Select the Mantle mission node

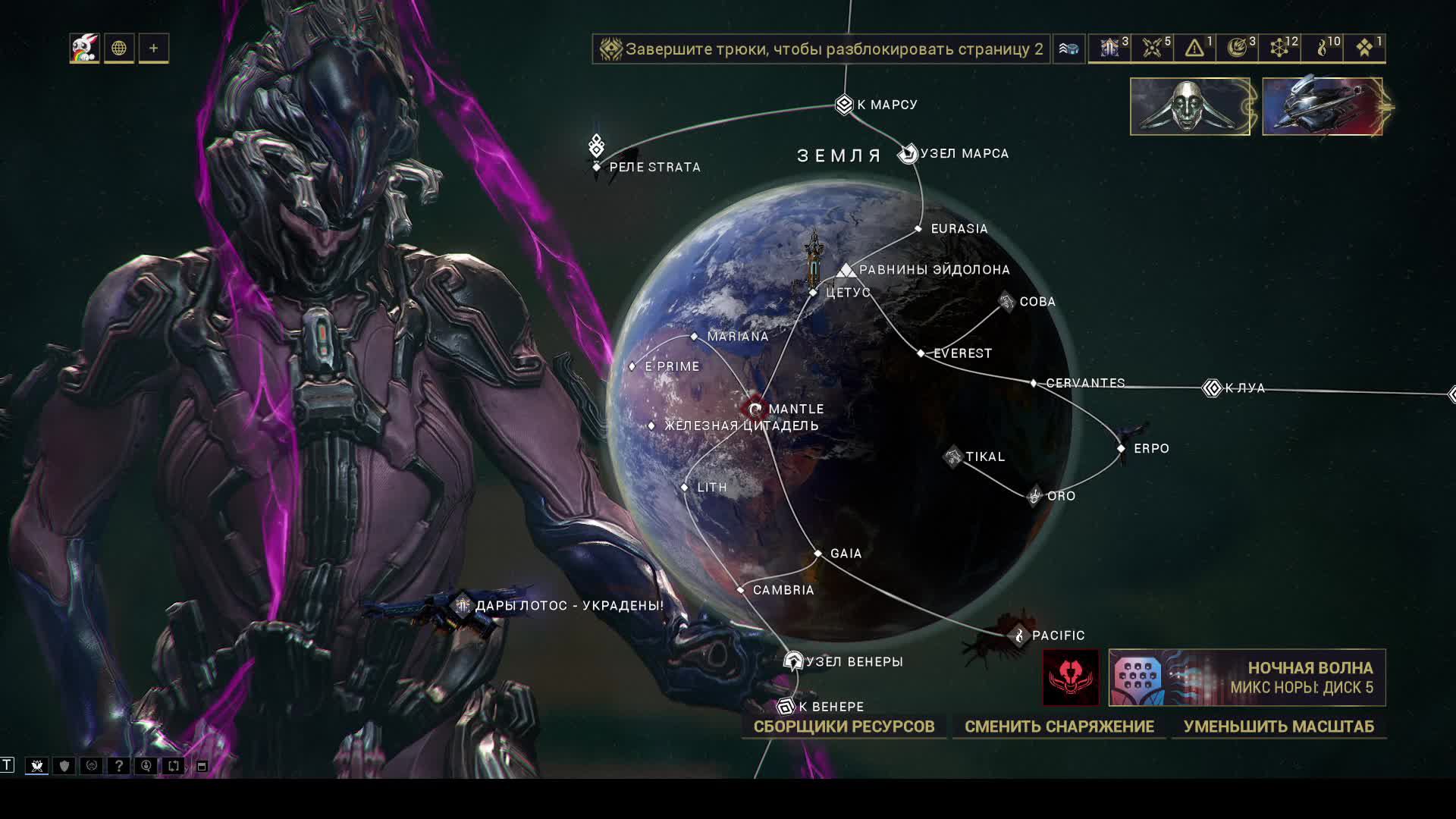pyautogui.click(x=755, y=409)
